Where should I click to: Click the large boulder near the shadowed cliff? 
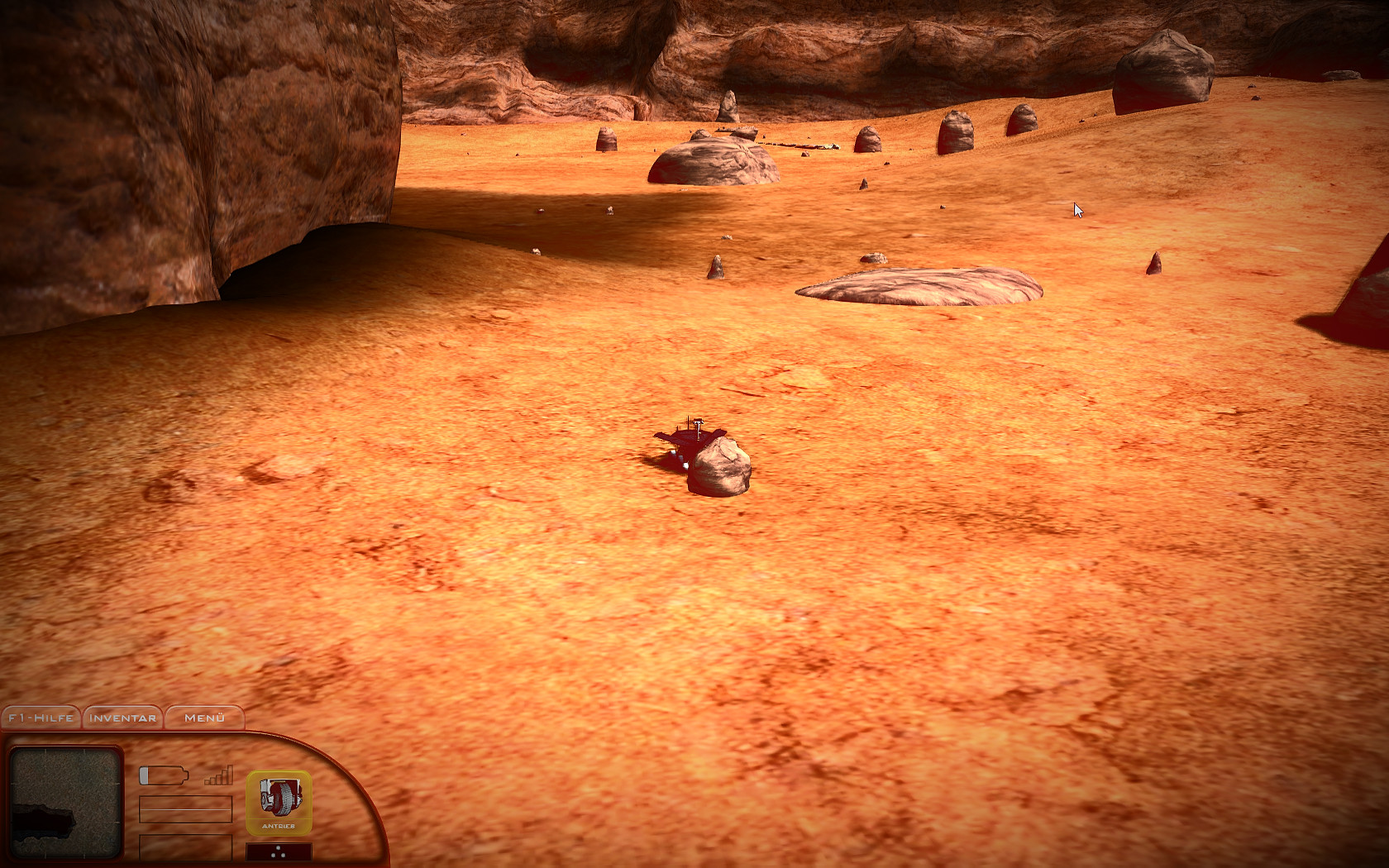tap(711, 157)
